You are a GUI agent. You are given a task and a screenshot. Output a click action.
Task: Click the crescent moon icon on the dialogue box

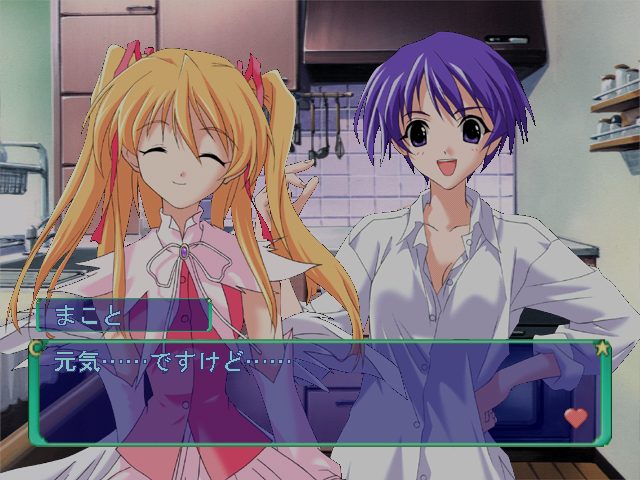point(37,348)
